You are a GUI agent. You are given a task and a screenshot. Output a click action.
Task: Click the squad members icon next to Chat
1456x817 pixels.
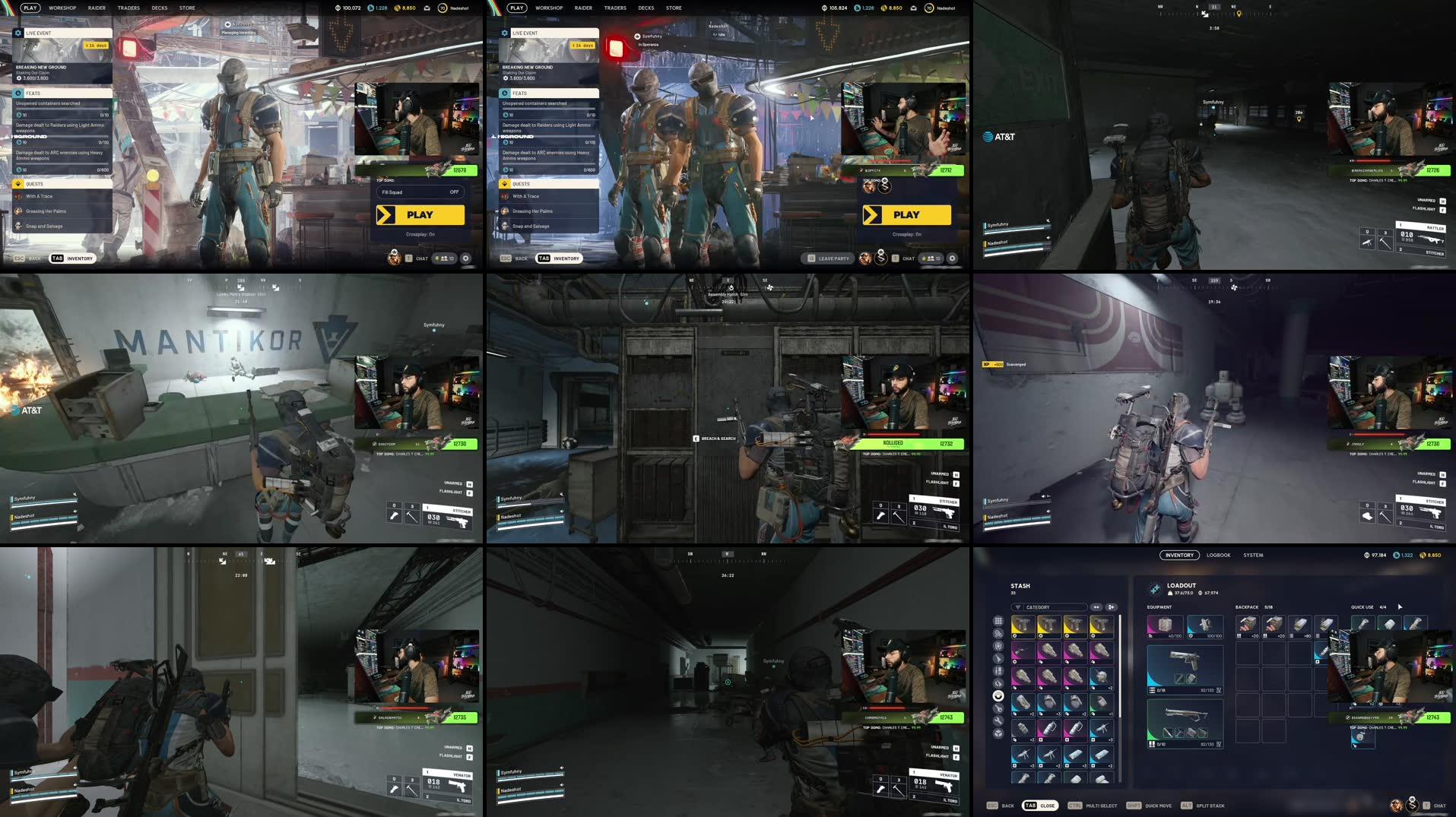click(x=444, y=258)
